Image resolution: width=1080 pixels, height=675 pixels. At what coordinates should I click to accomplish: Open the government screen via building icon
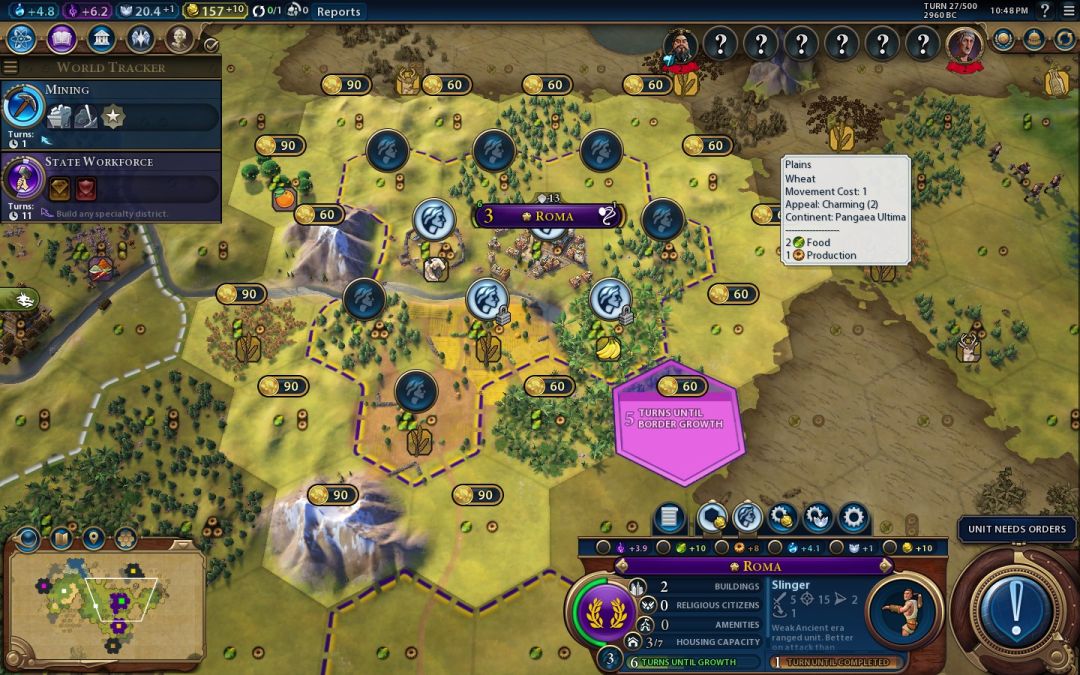coord(100,39)
